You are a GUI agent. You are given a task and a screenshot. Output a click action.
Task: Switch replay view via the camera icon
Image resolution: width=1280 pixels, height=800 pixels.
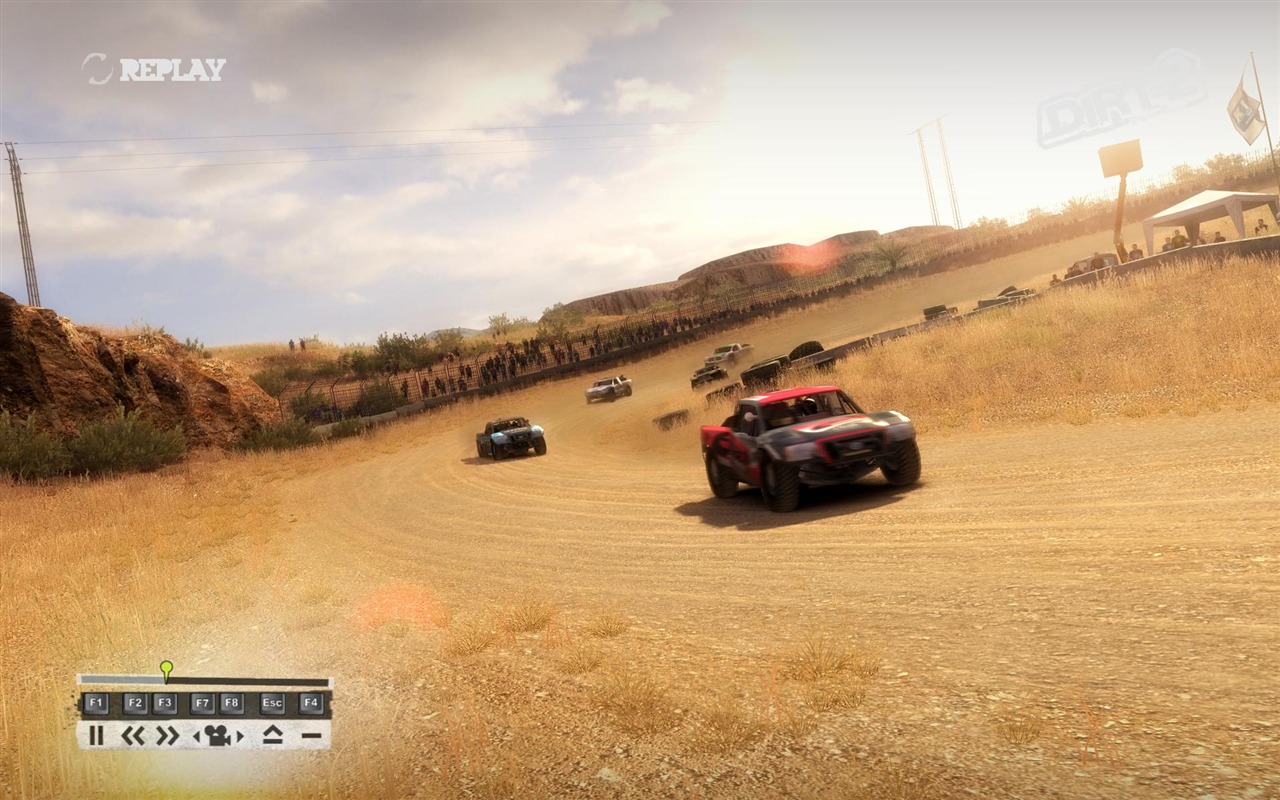point(218,736)
